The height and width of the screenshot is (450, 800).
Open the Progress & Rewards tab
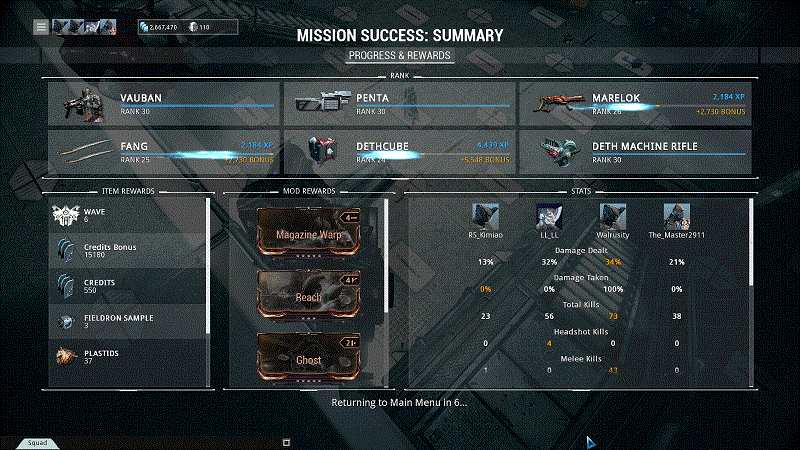click(399, 56)
